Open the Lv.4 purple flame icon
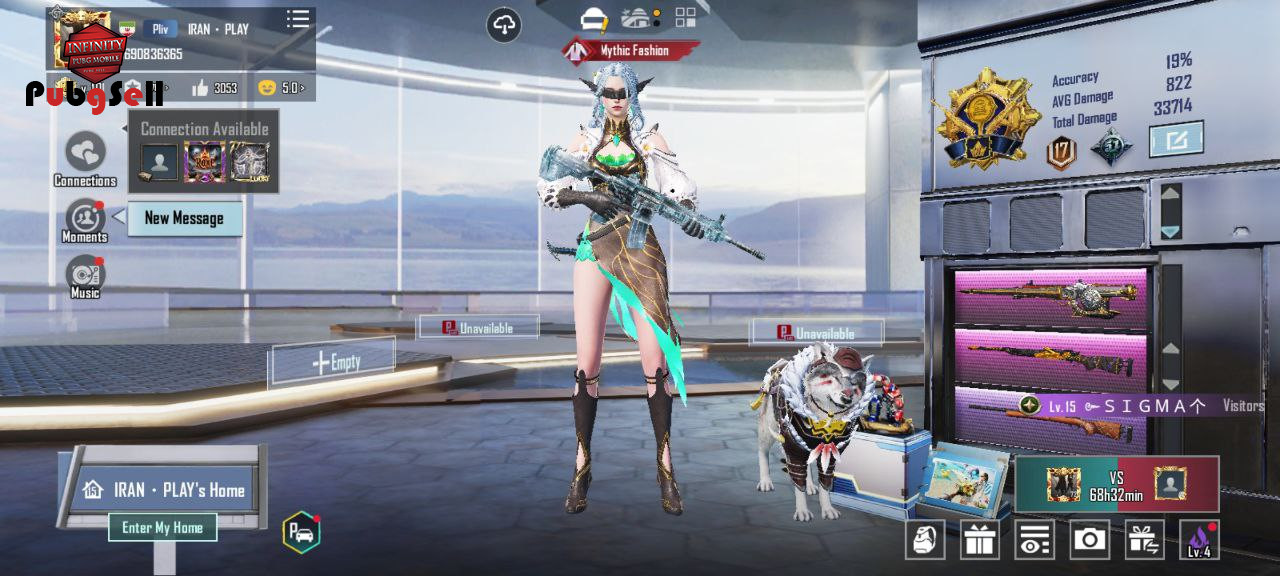1280x576 pixels. (x=1199, y=540)
